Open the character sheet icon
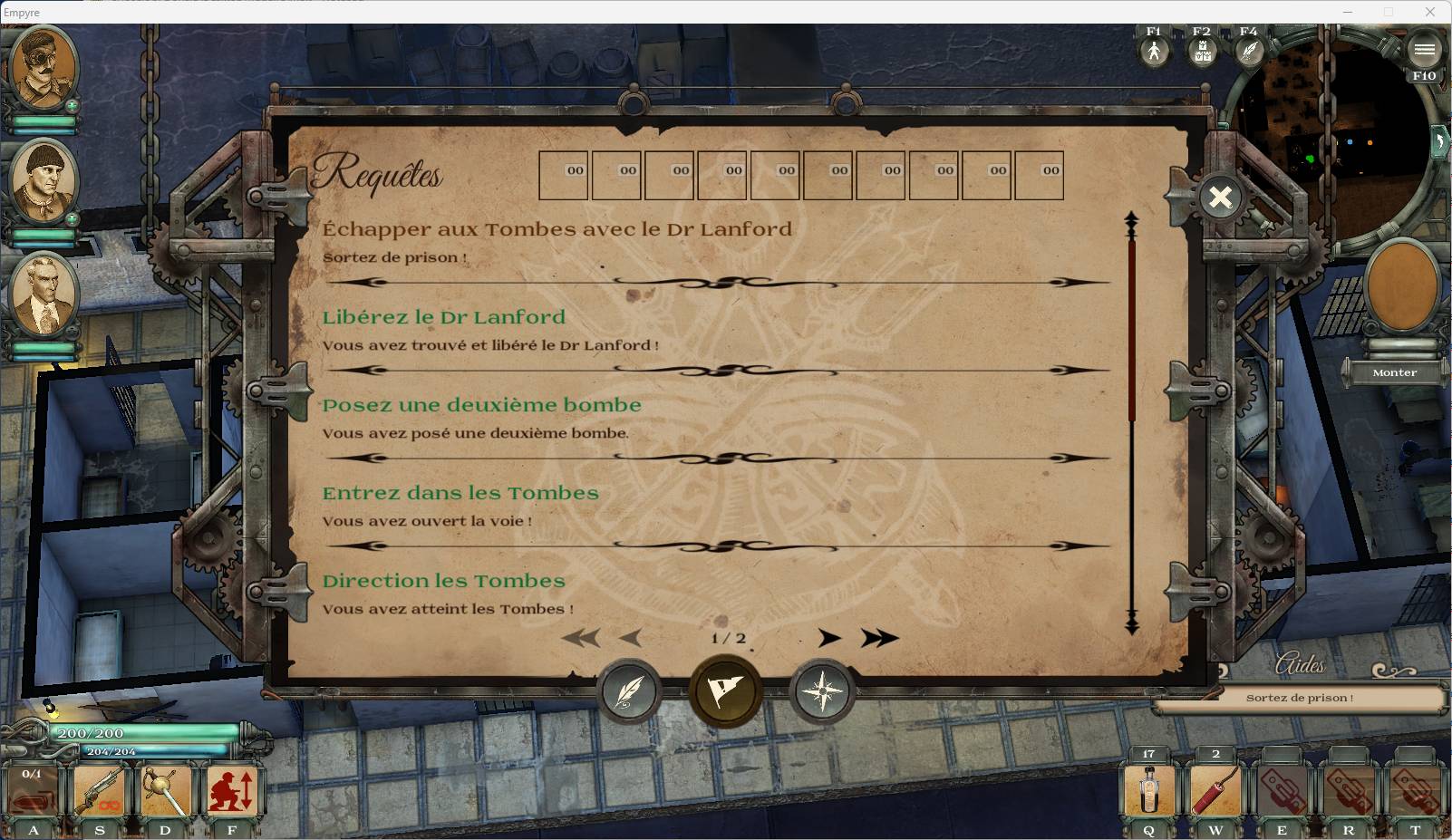1452x840 pixels. coord(1153,51)
